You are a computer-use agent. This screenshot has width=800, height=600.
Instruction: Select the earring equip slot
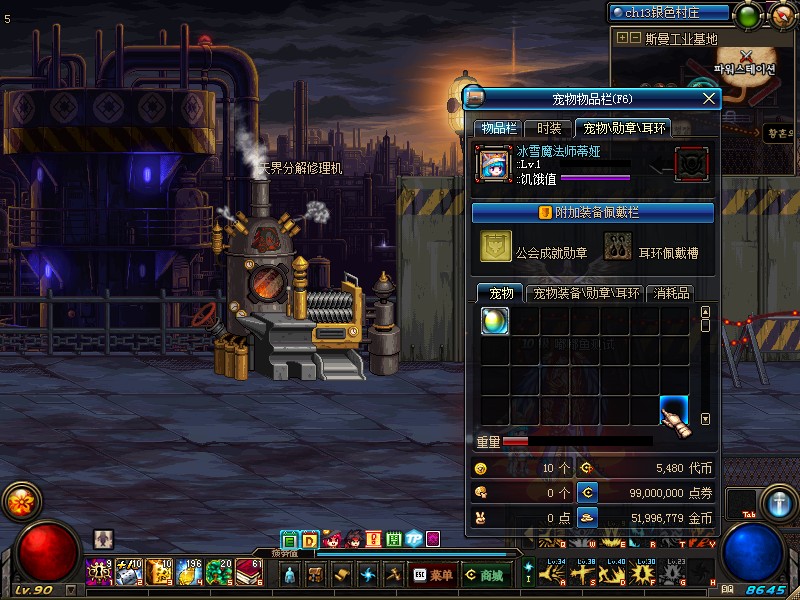618,247
